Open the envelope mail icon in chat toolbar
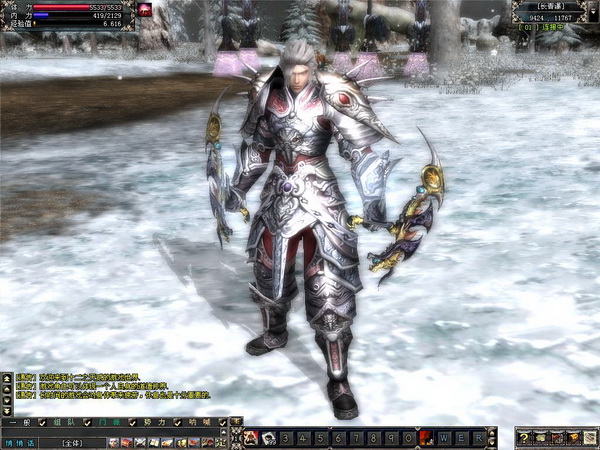The width and height of the screenshot is (600, 450). tap(139, 442)
